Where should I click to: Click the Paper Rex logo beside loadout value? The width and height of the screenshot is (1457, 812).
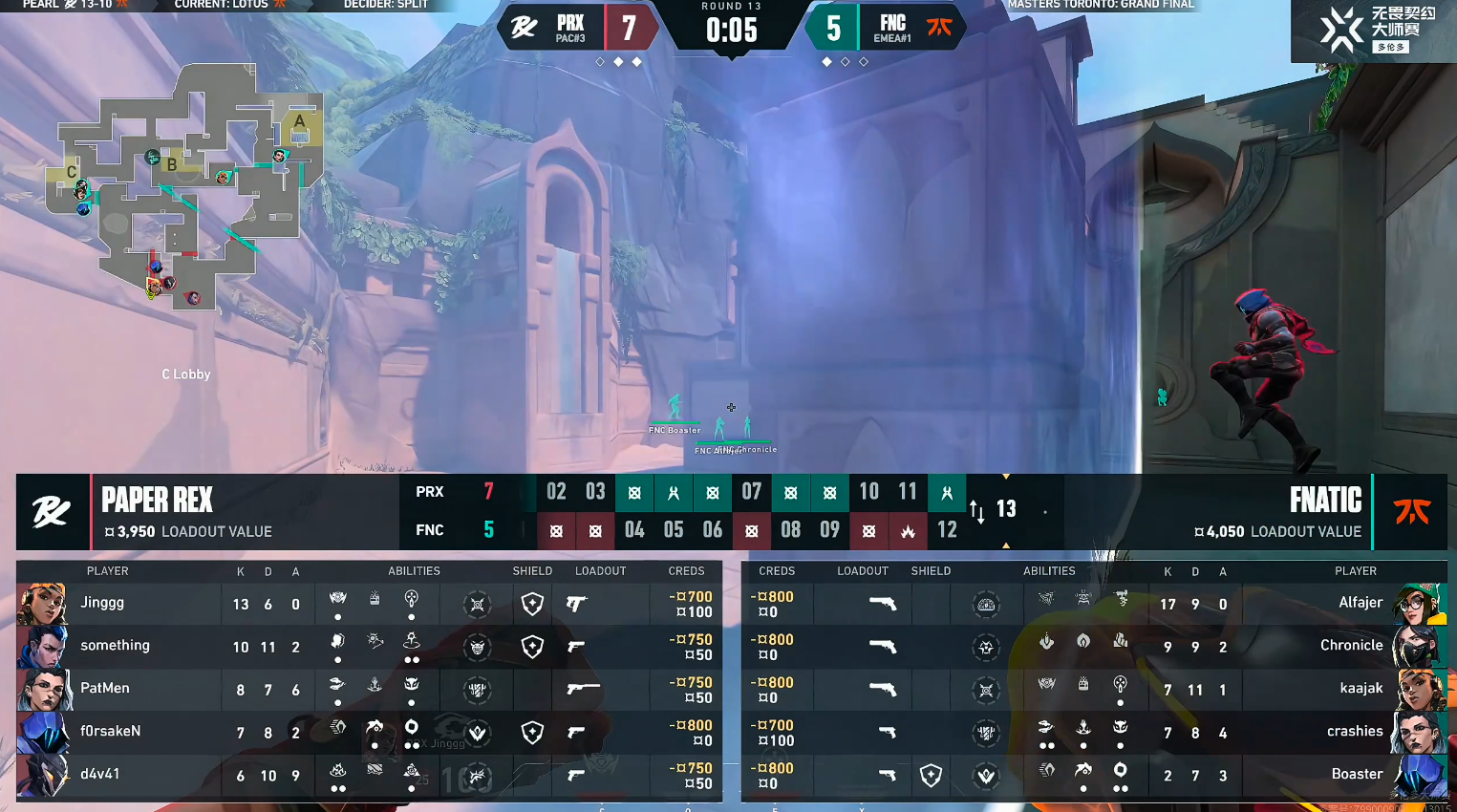pyautogui.click(x=52, y=512)
